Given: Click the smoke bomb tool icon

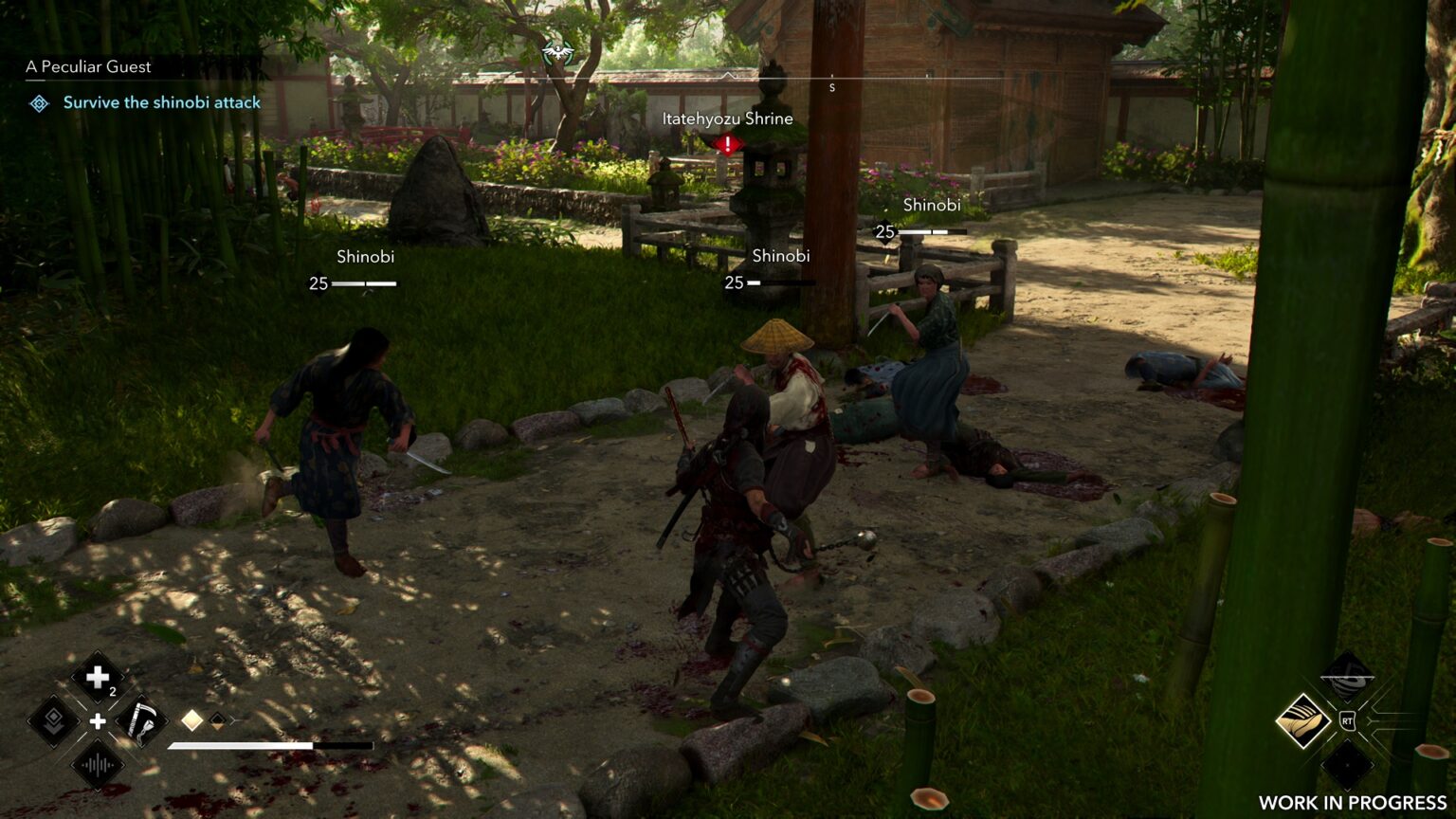Looking at the screenshot, I should coord(1345,677).
